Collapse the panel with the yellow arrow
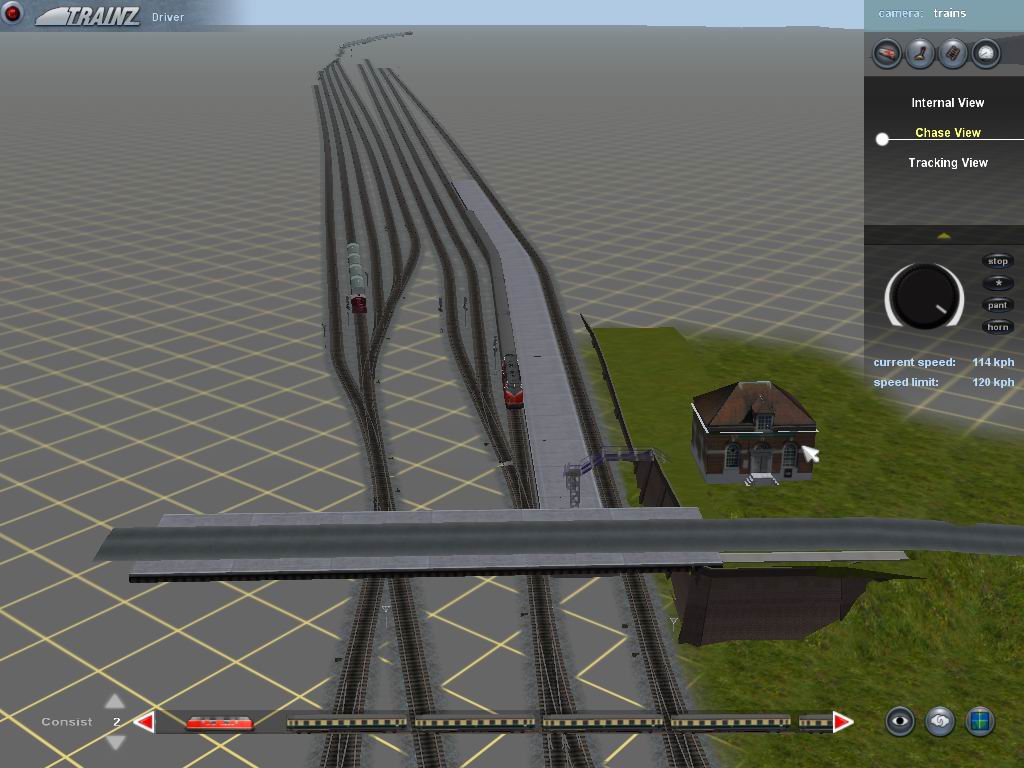The image size is (1024, 768). click(943, 236)
